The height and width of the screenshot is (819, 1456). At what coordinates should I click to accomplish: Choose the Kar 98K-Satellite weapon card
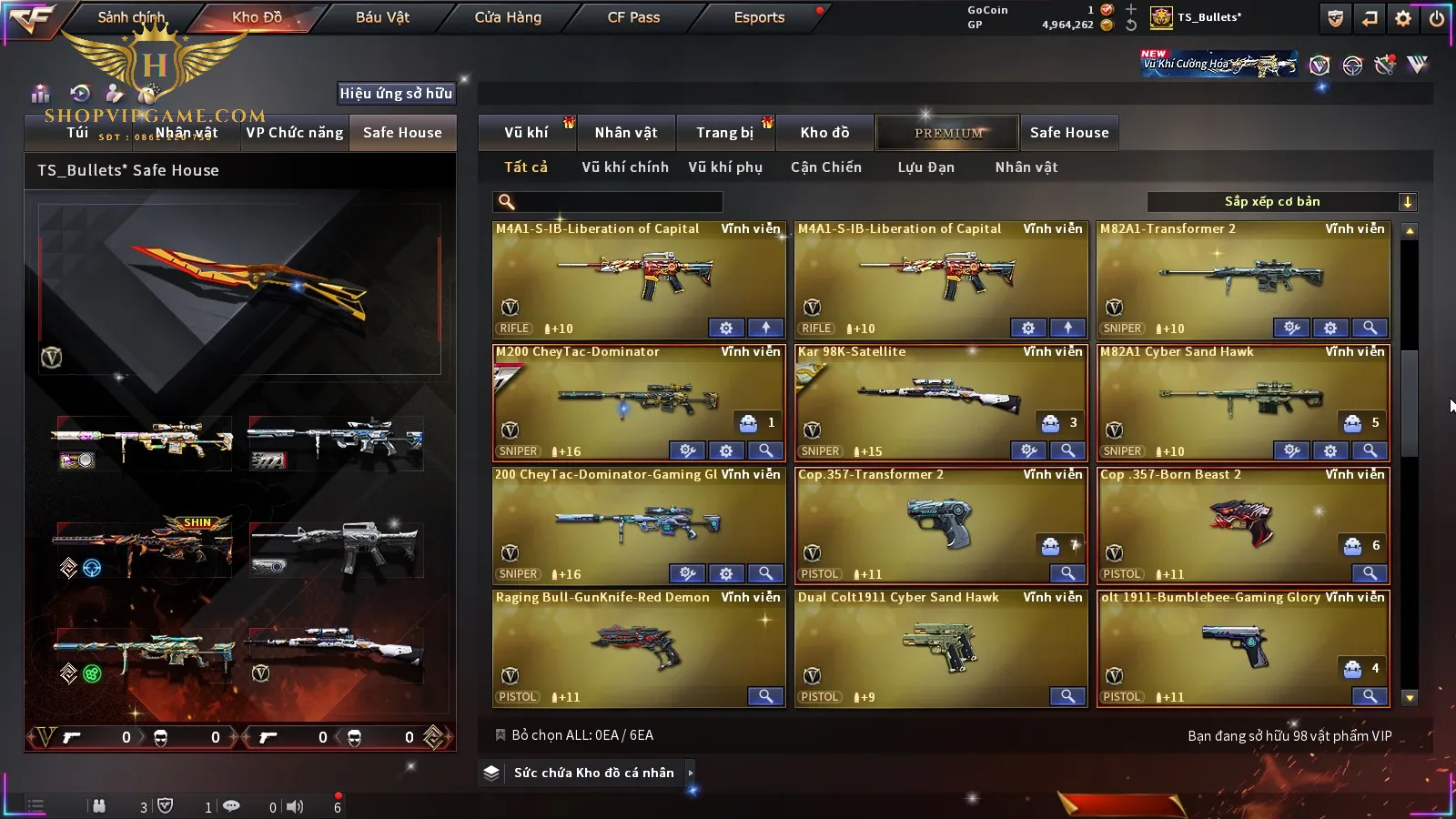click(x=940, y=400)
